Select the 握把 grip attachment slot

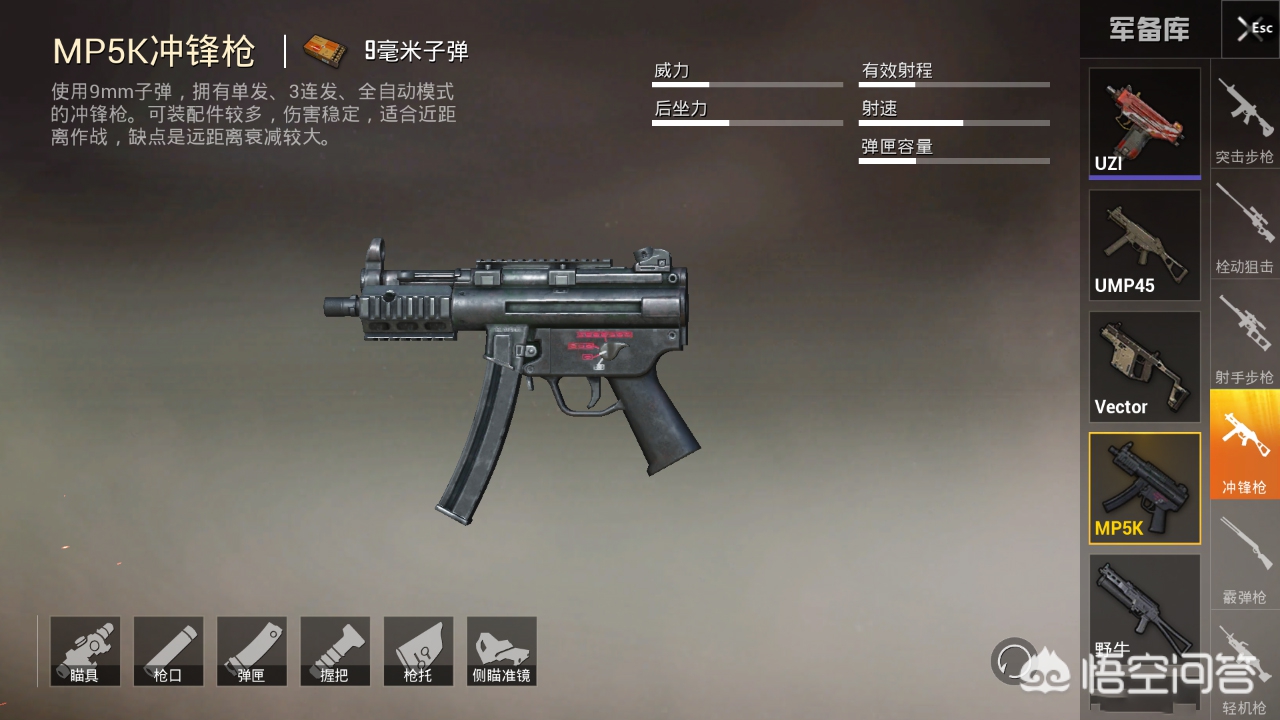(x=335, y=651)
